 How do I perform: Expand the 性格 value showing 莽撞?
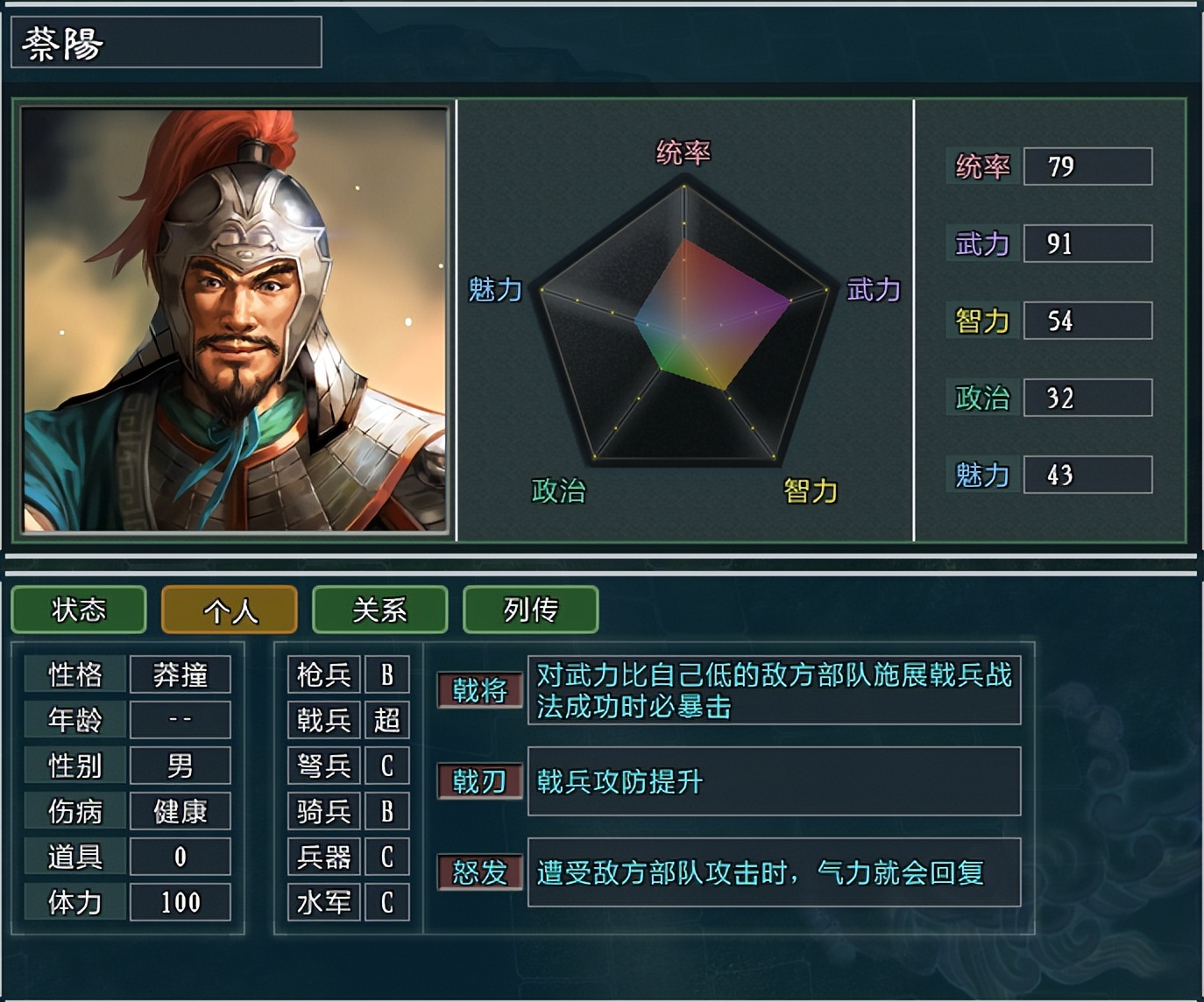point(180,674)
